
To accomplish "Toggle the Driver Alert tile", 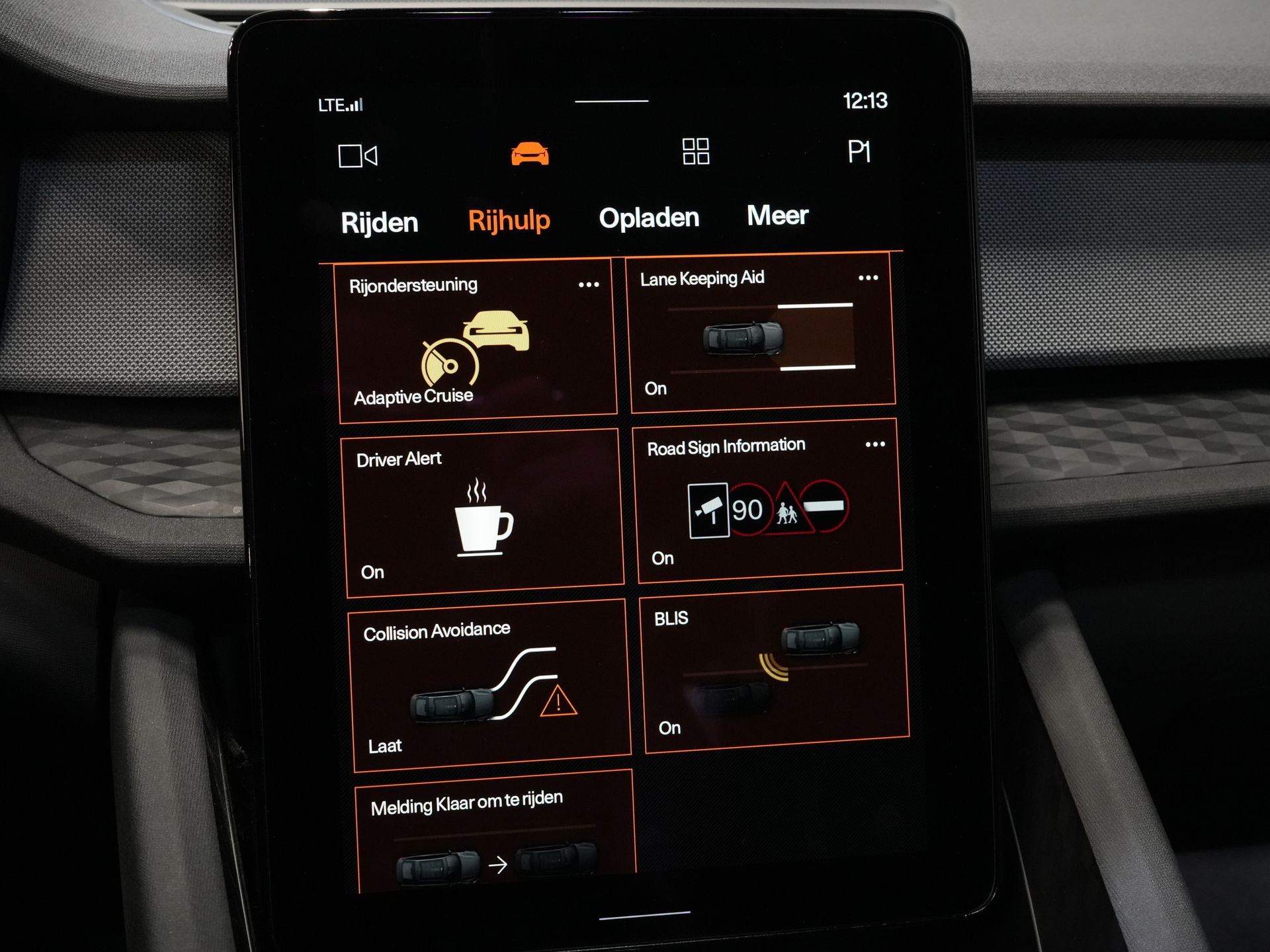I will pyautogui.click(x=484, y=516).
